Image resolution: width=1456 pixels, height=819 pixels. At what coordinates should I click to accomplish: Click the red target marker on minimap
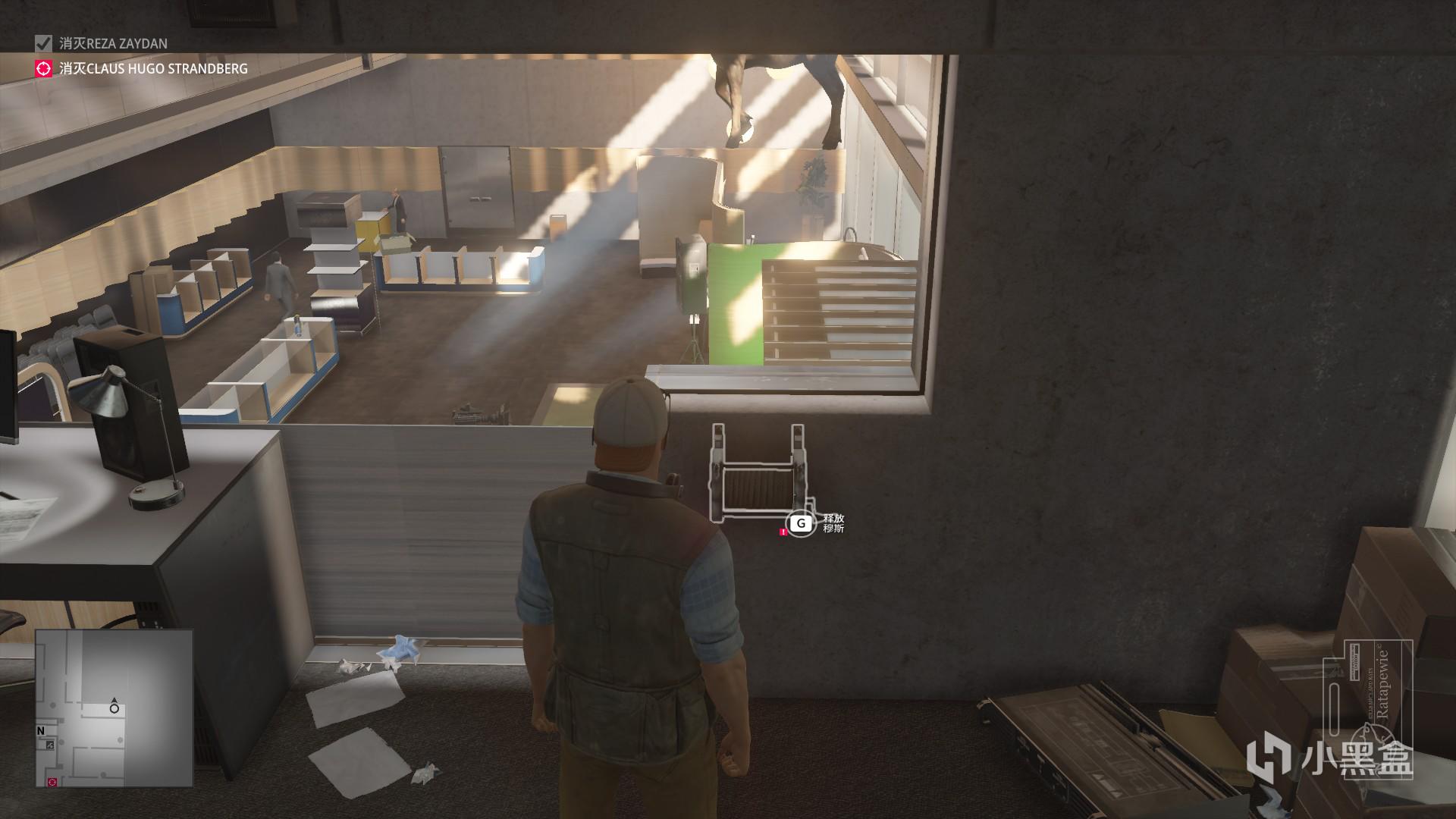(x=52, y=781)
